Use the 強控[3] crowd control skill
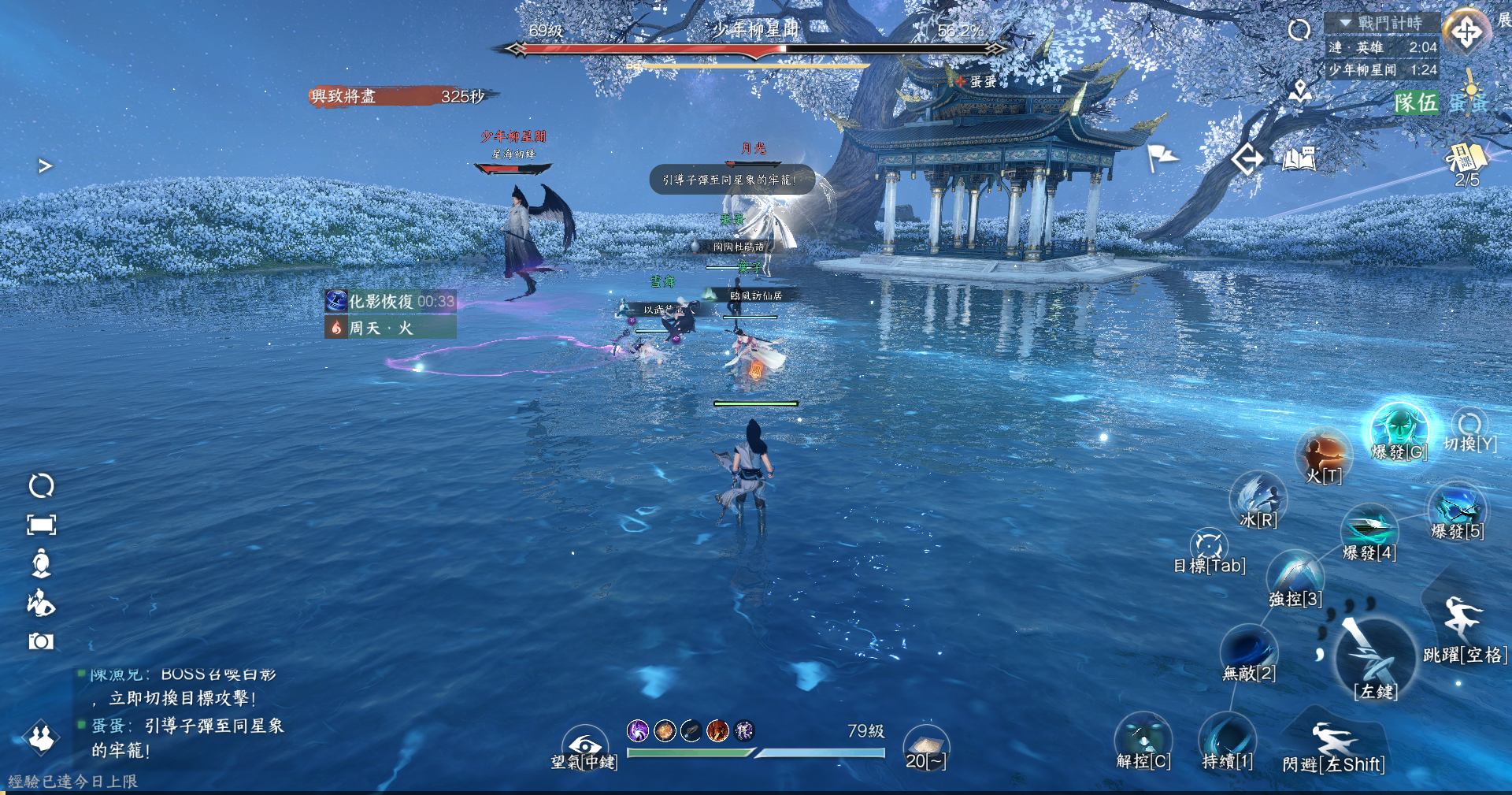The width and height of the screenshot is (1512, 795). point(1295,575)
